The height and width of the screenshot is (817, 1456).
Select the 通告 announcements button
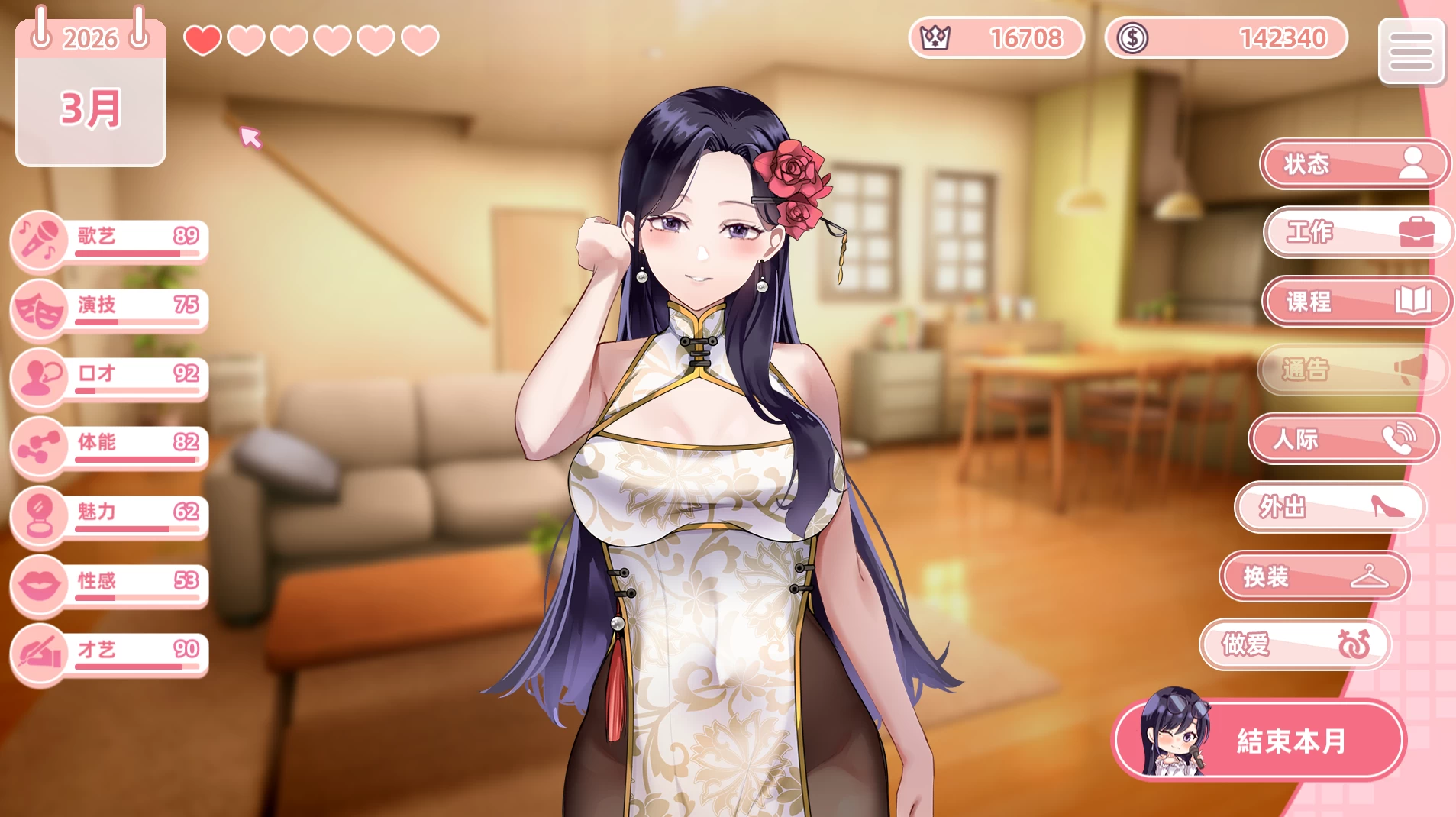1351,370
